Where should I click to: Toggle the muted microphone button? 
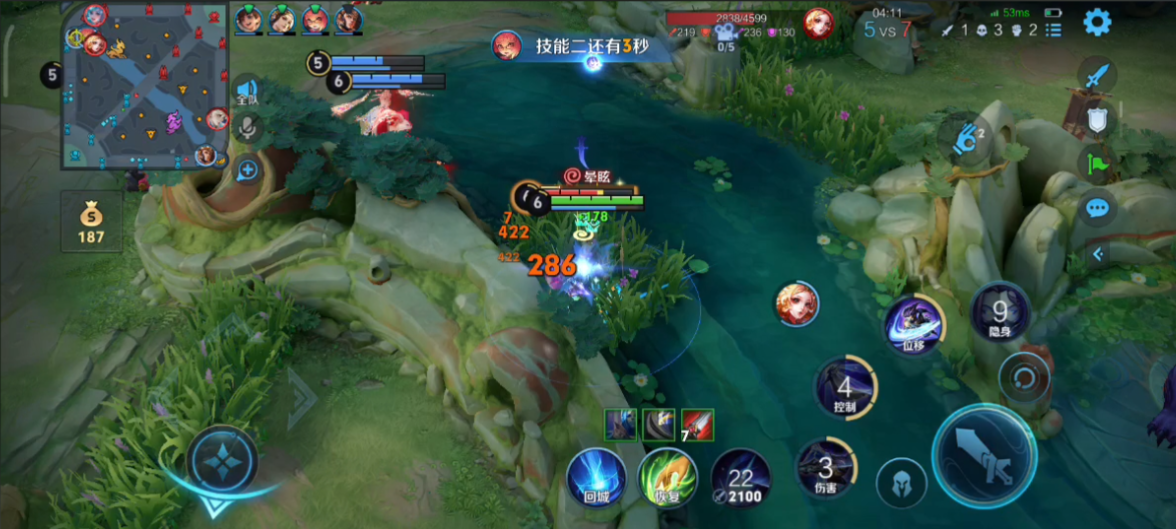[247, 128]
